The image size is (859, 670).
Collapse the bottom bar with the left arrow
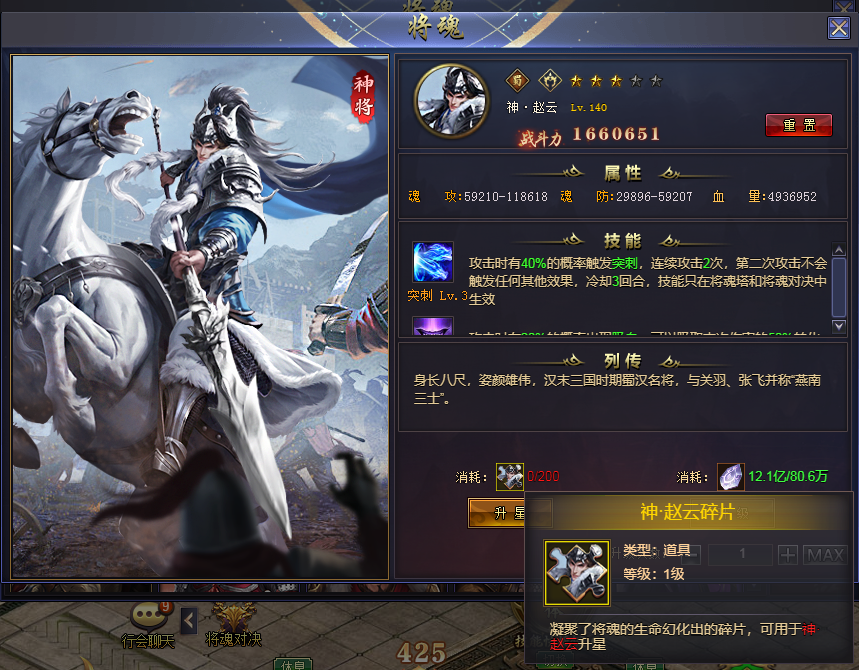(188, 621)
